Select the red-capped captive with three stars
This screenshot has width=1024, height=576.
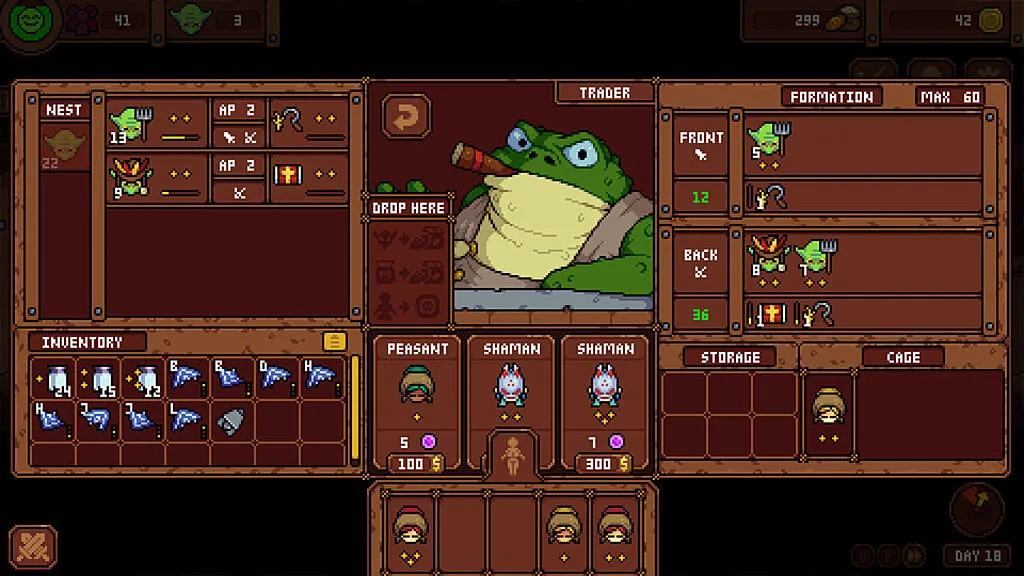410,527
